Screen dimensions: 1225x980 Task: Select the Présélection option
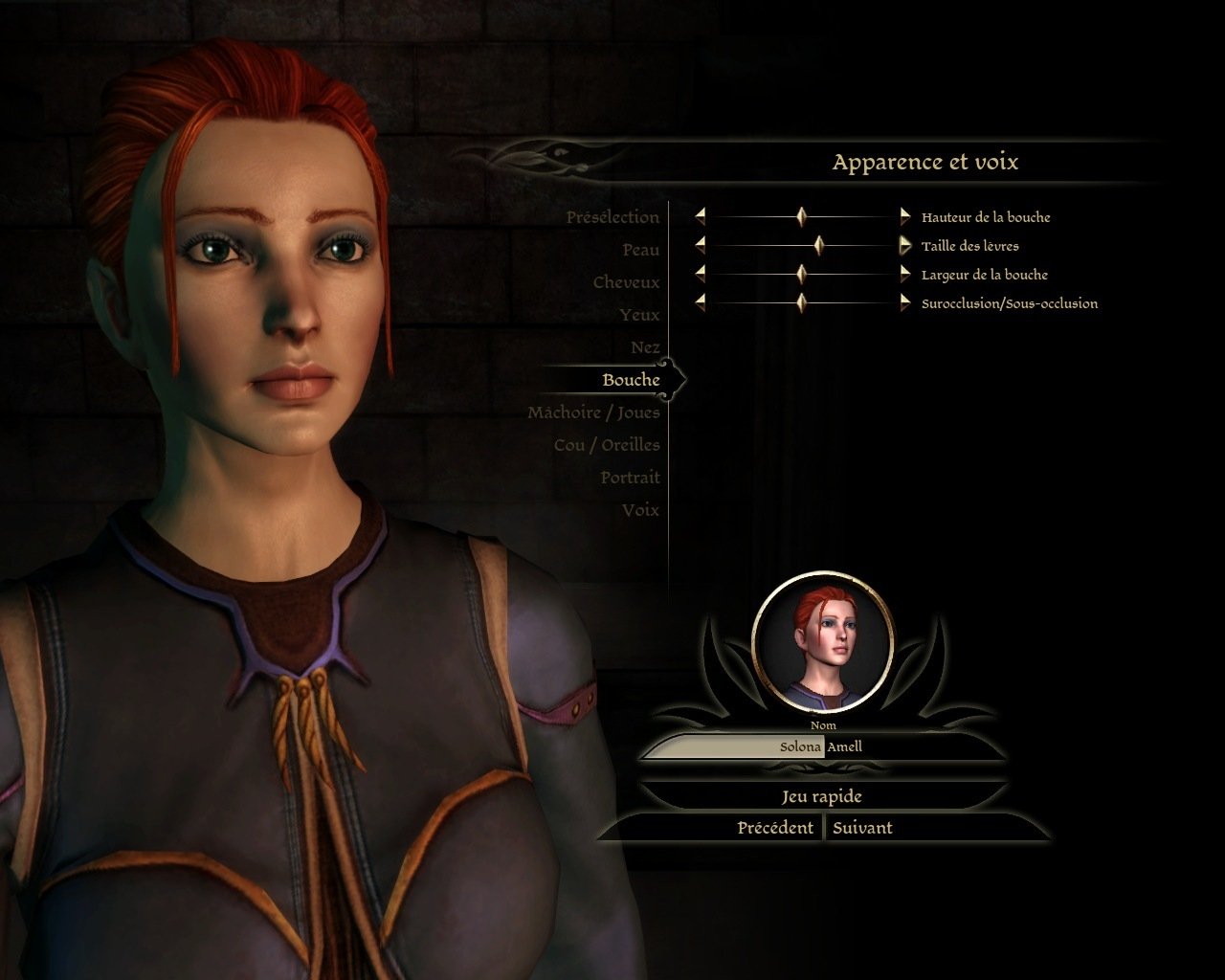612,216
